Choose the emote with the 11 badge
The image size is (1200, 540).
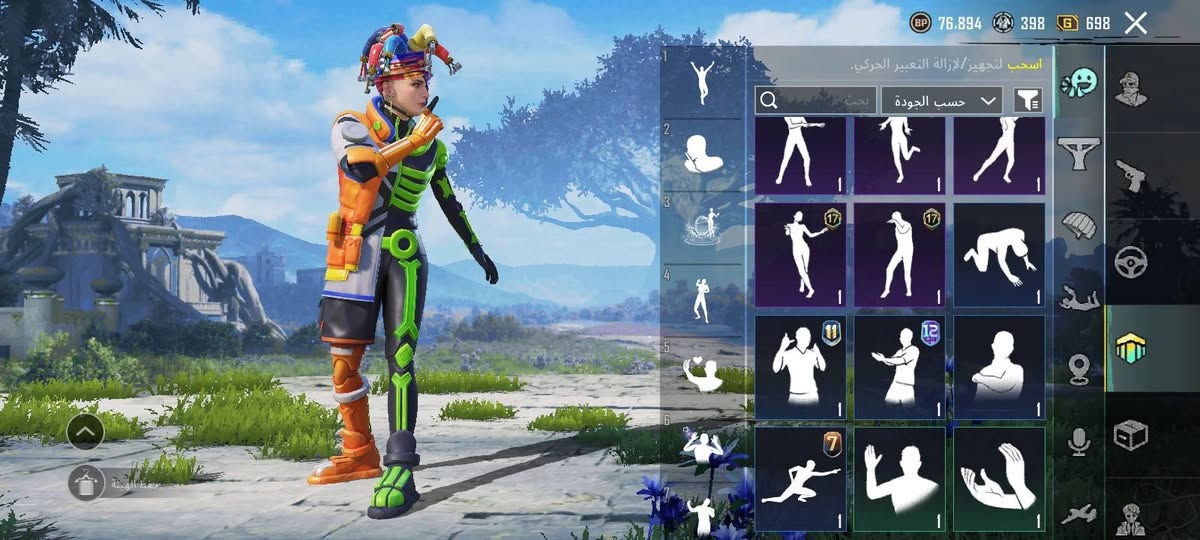[800, 367]
